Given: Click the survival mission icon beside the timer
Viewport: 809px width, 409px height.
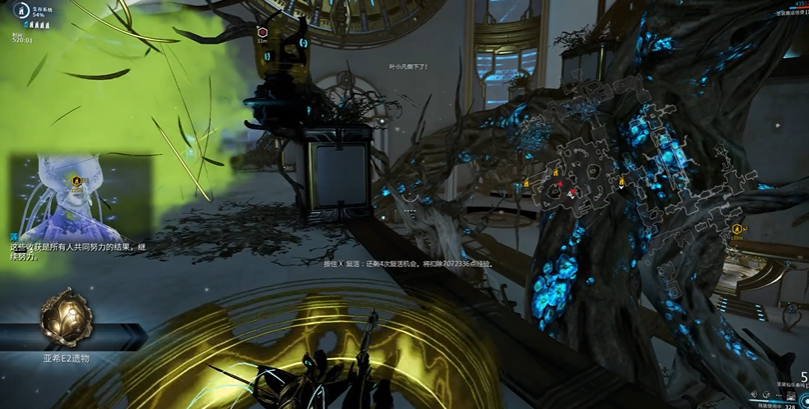Looking at the screenshot, I should [18, 12].
